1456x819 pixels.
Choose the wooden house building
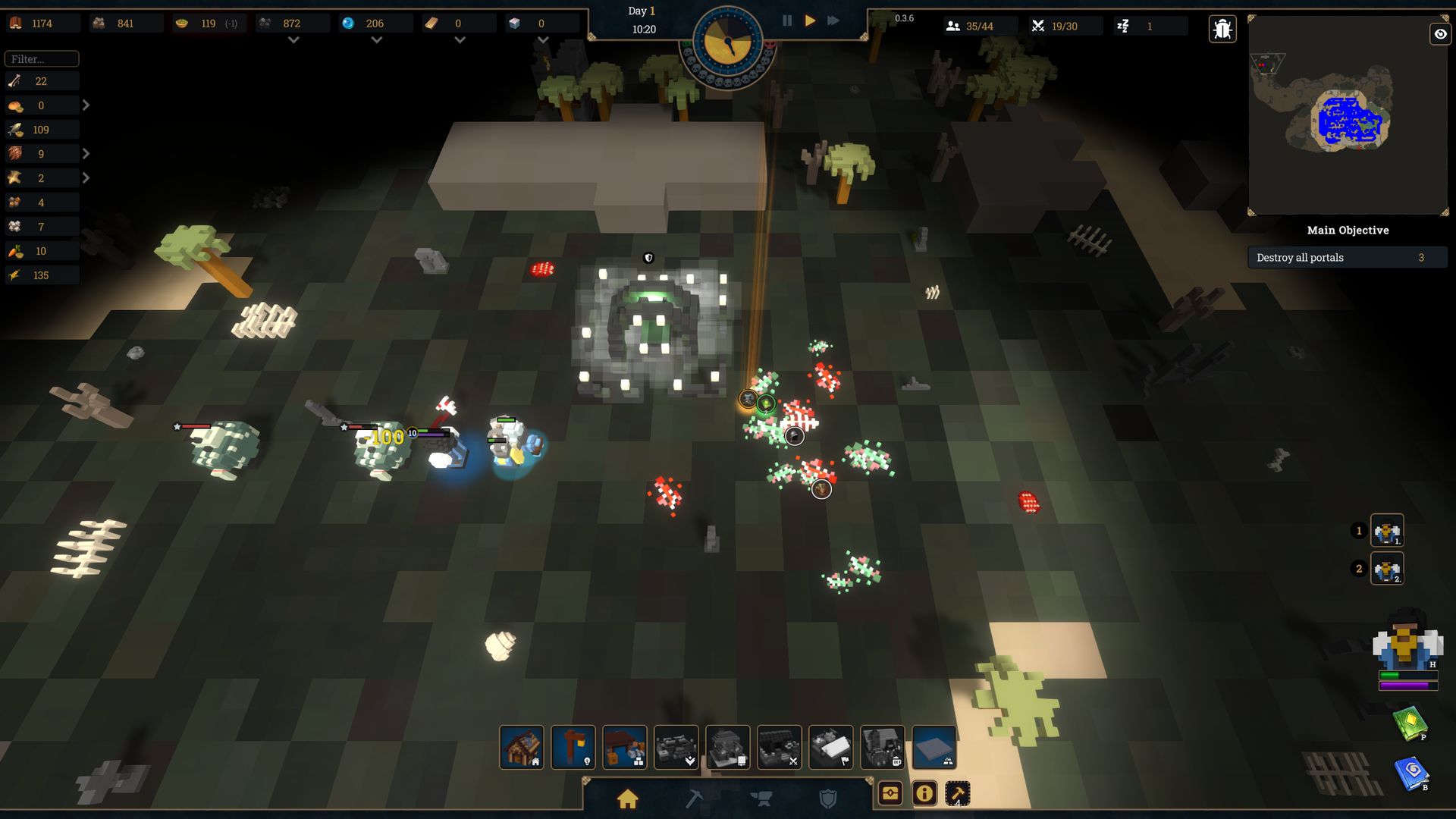point(522,748)
